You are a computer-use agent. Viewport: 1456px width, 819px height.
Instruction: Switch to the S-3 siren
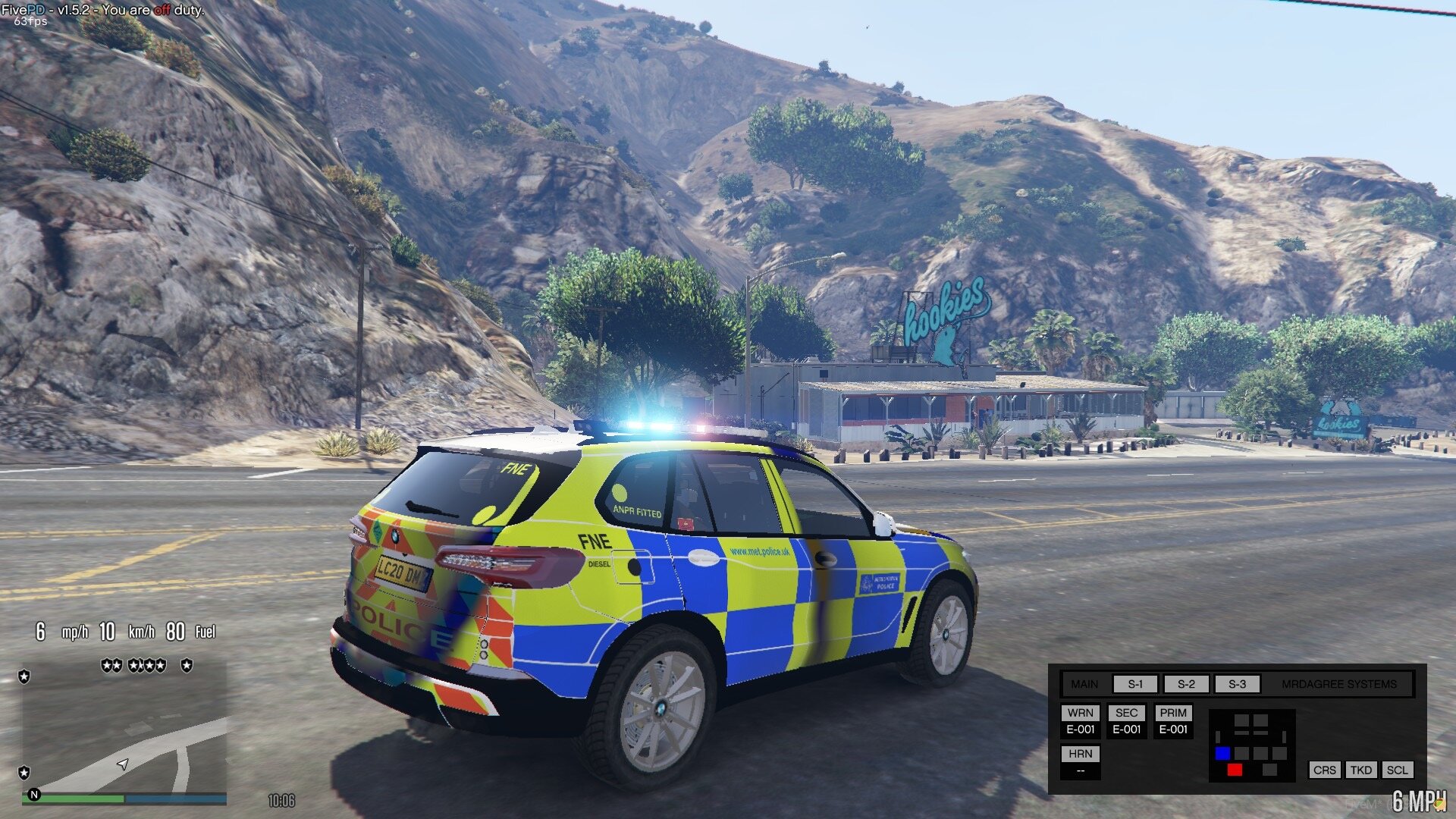tap(1237, 684)
